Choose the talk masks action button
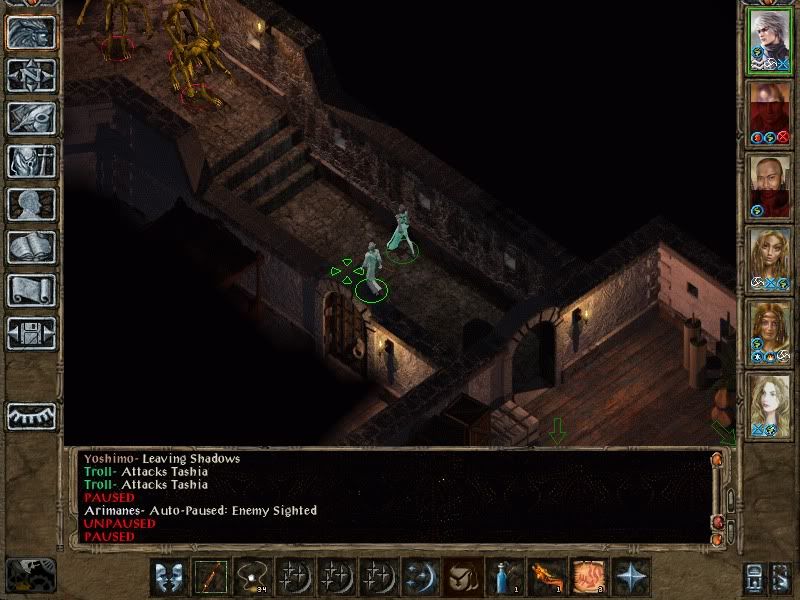The height and width of the screenshot is (600, 800). (169, 577)
